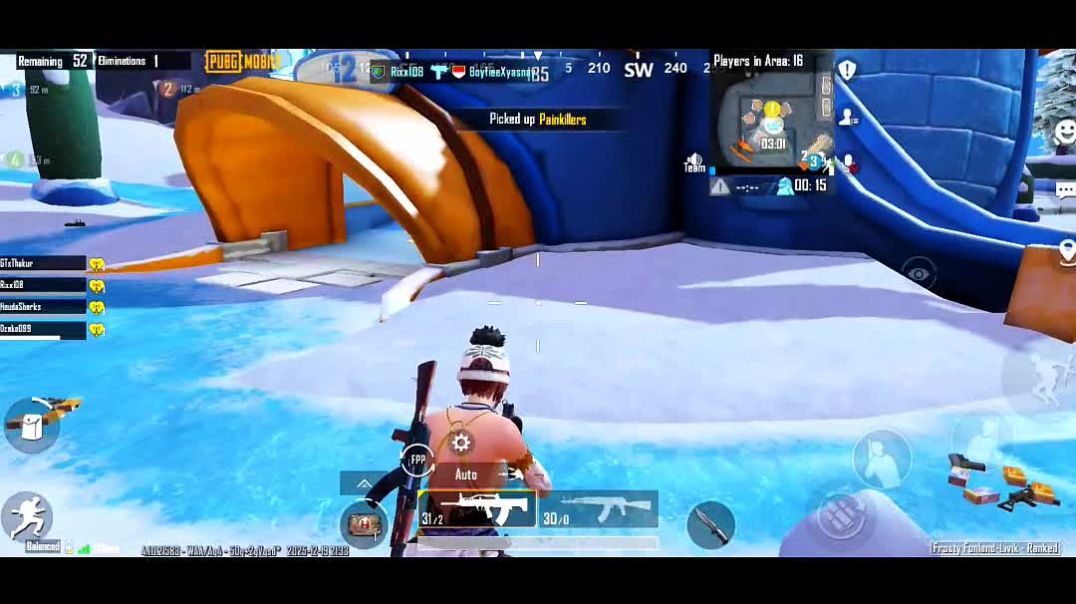Select the primary rifle slot showing 31 ammo
The width and height of the screenshot is (1076, 604).
[476, 508]
